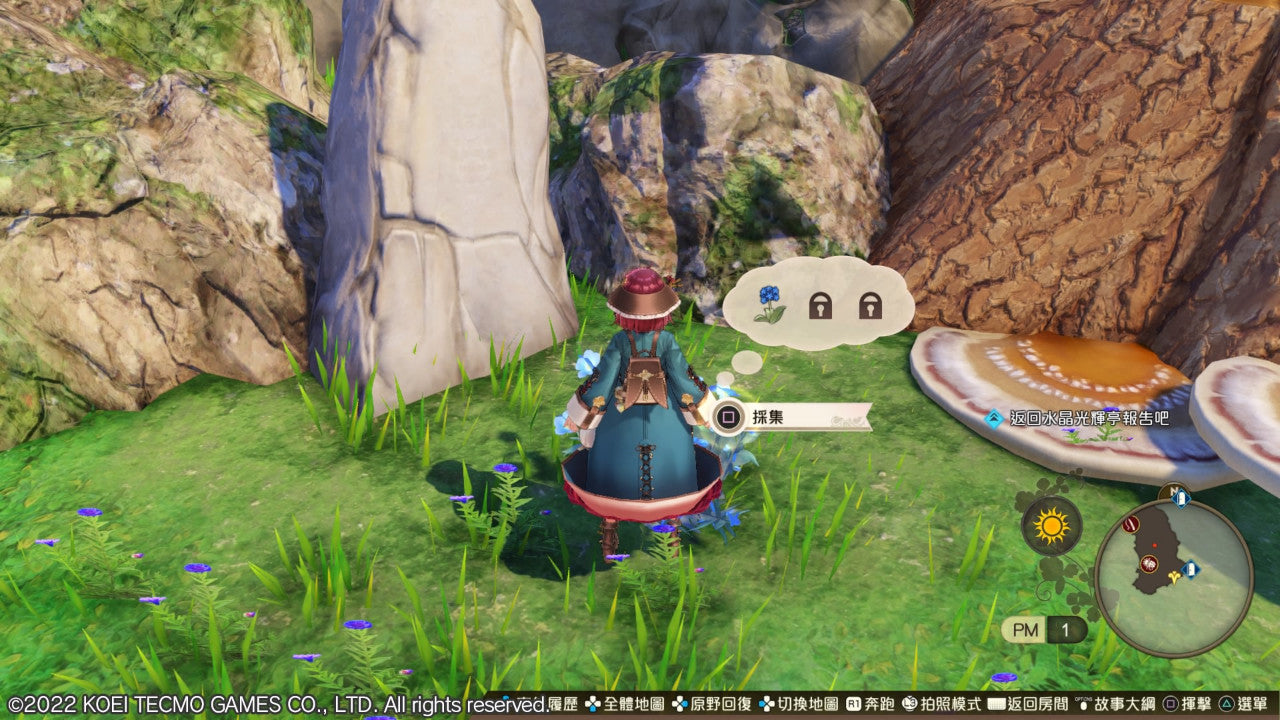Select the red slash-mark marker on the minimap

1131,523
